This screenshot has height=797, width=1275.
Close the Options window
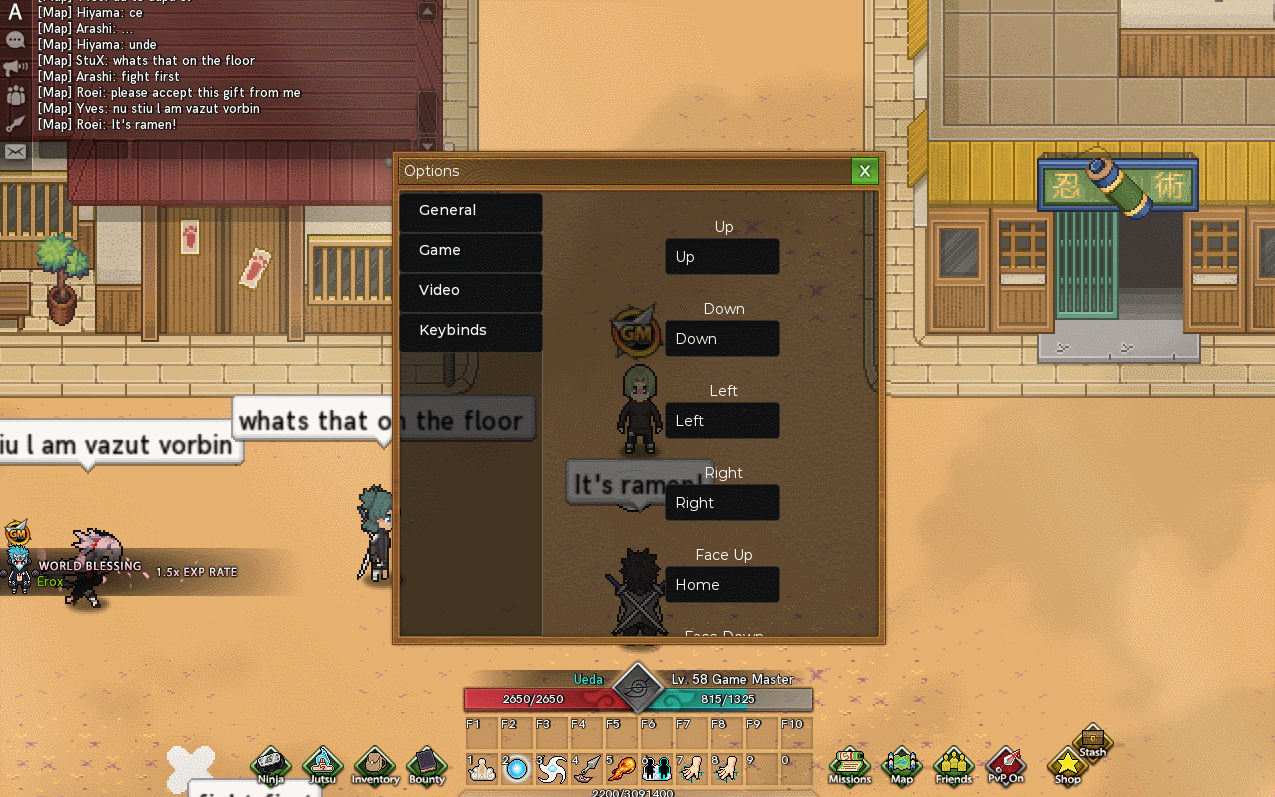pos(865,171)
